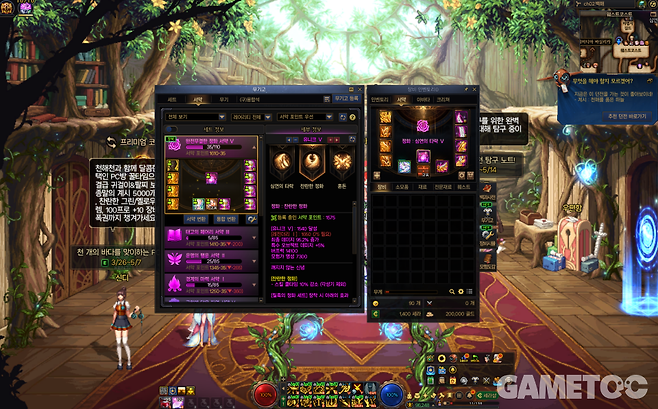Viewport: 658px width, 409px height.
Task: Switch to the 아바타 tab in the inventory window
Action: (423, 99)
